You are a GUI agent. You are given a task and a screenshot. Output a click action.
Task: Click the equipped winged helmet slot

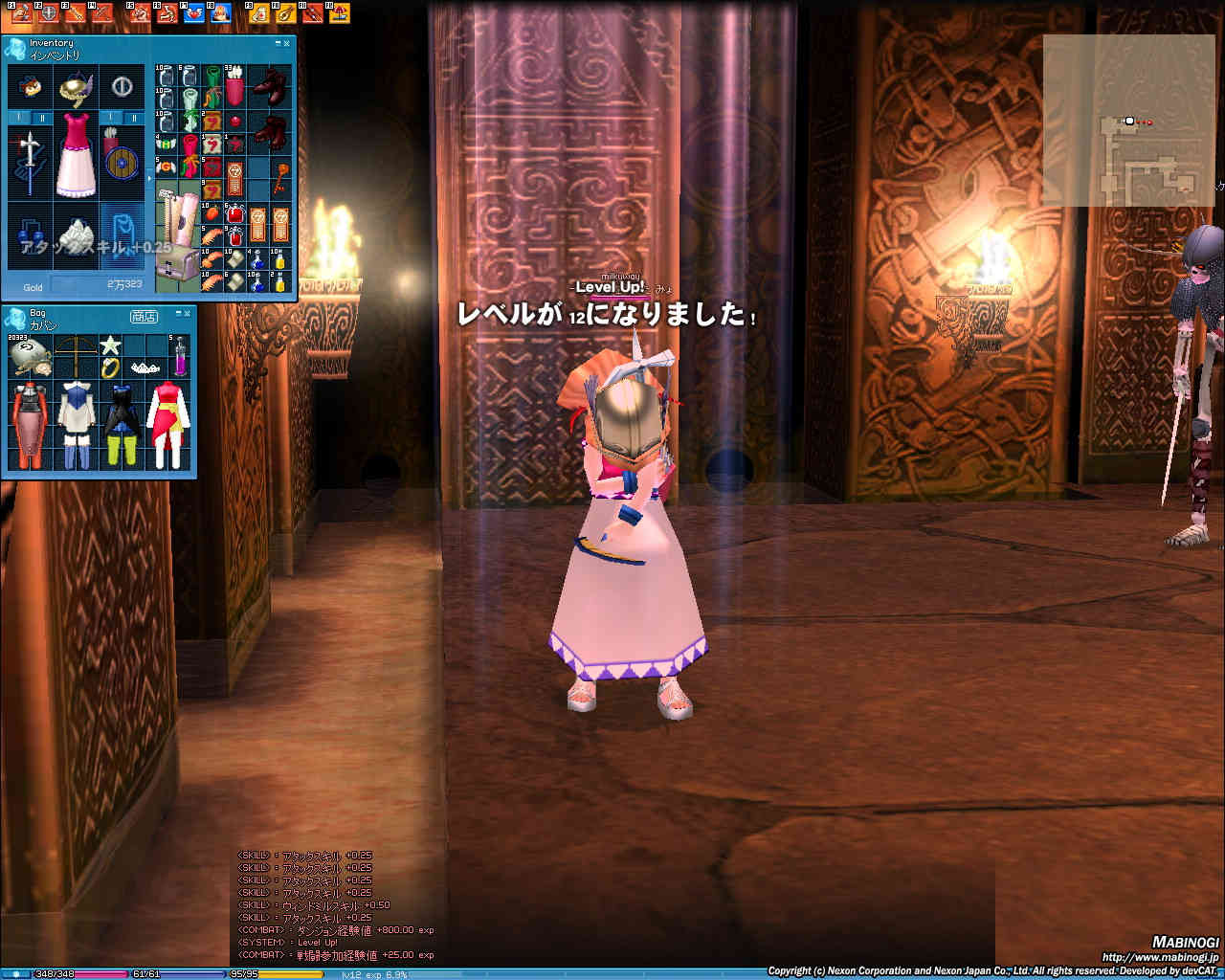click(76, 88)
